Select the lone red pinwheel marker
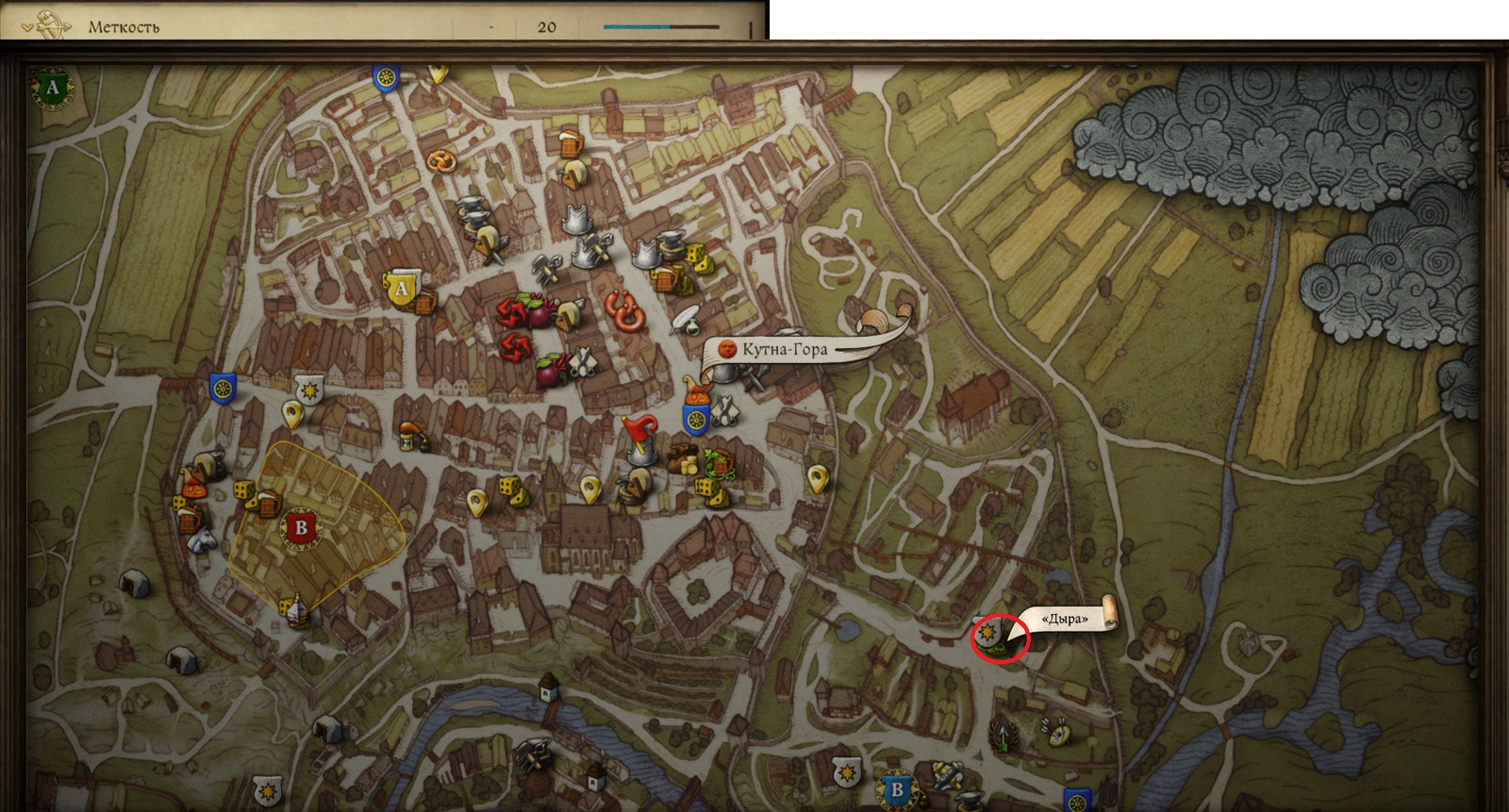This screenshot has width=1509, height=812. tap(516, 346)
